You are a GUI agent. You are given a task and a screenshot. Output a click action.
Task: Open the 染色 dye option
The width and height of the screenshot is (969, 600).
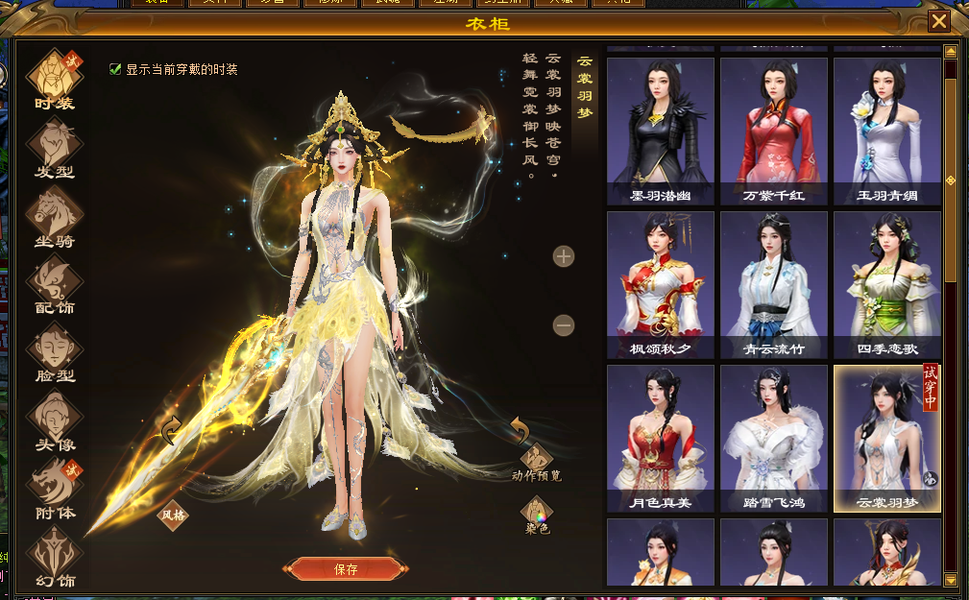[537, 514]
